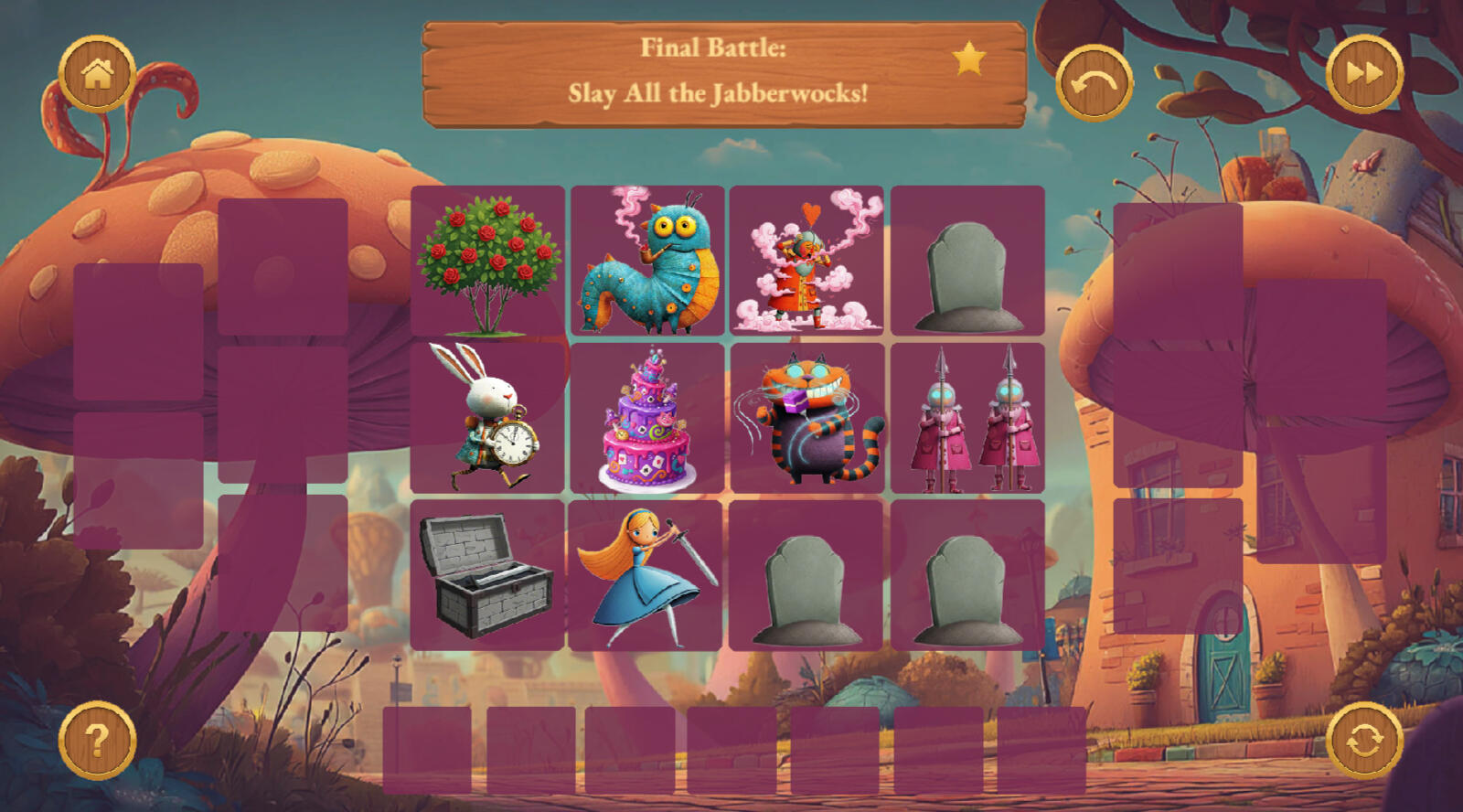
Task: Select the rose bush tile
Action: pos(487,262)
